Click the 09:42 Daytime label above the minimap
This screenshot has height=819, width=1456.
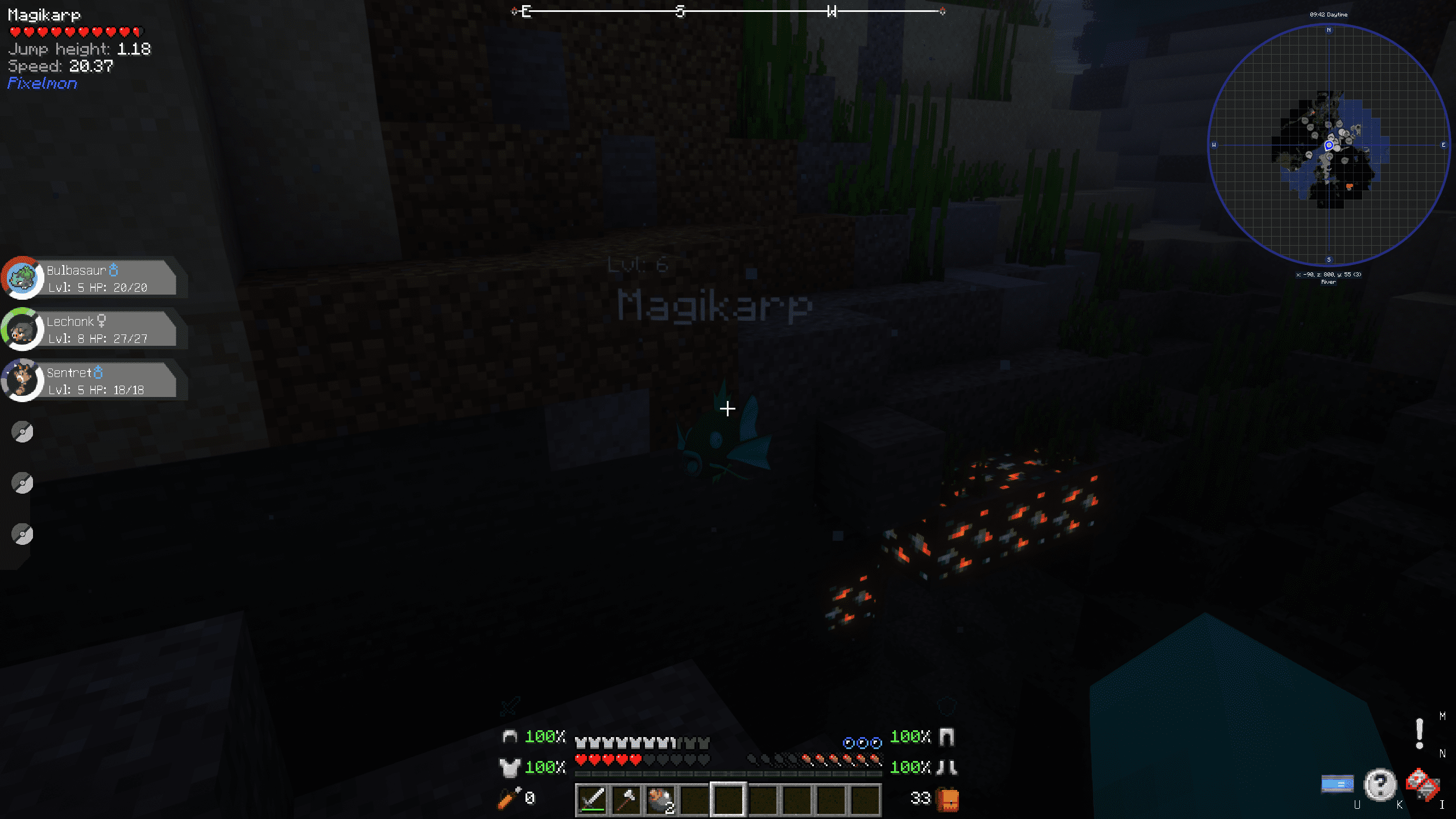tap(1330, 14)
